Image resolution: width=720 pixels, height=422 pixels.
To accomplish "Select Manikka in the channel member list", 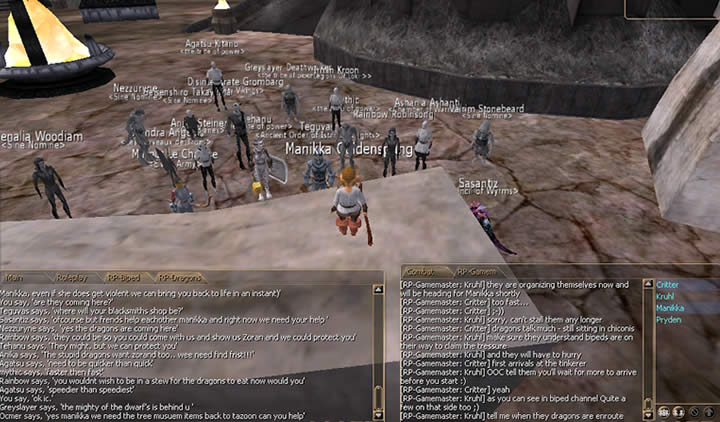I will [x=670, y=308].
